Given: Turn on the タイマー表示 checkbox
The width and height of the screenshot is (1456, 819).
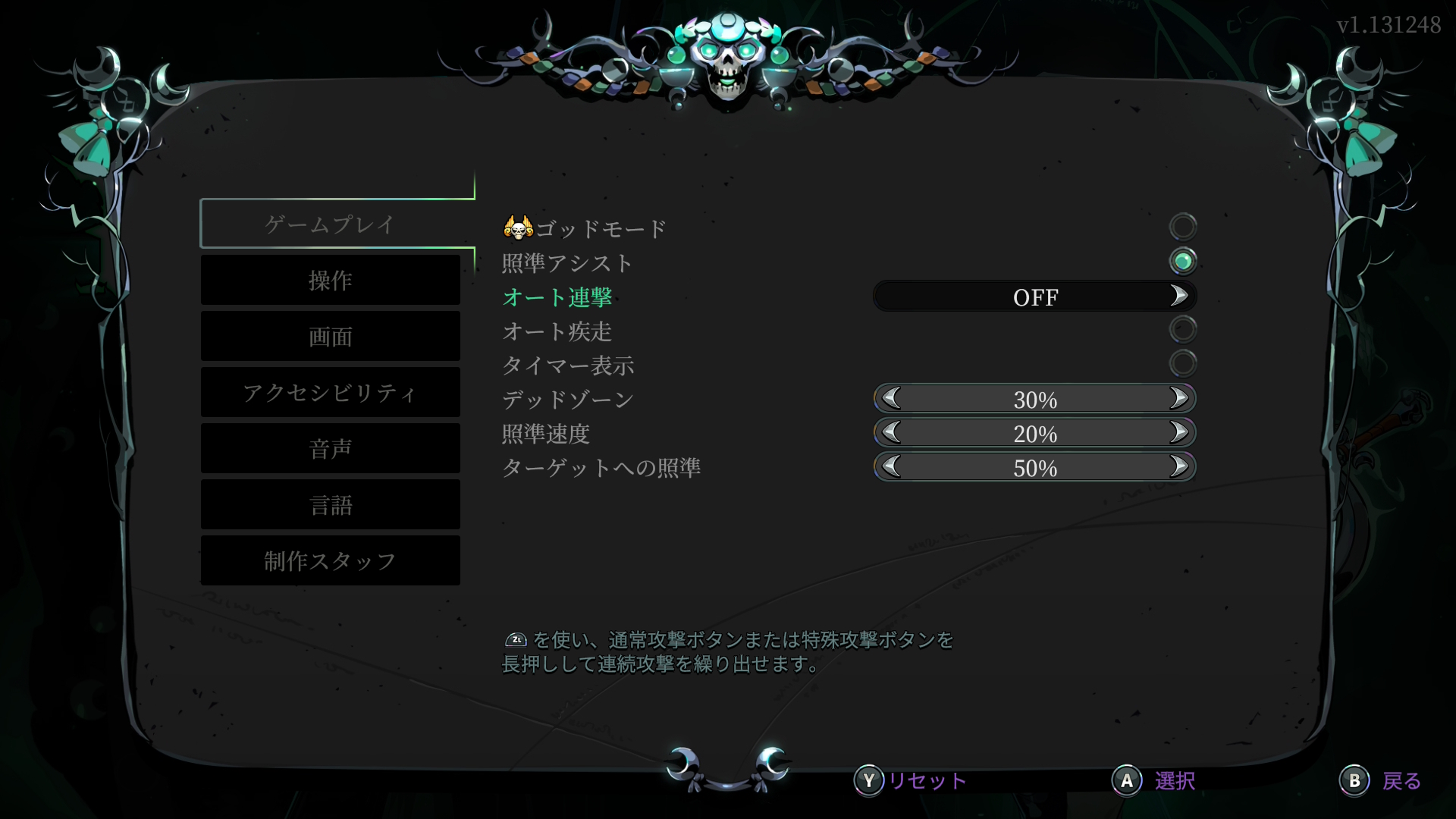Looking at the screenshot, I should [1182, 364].
